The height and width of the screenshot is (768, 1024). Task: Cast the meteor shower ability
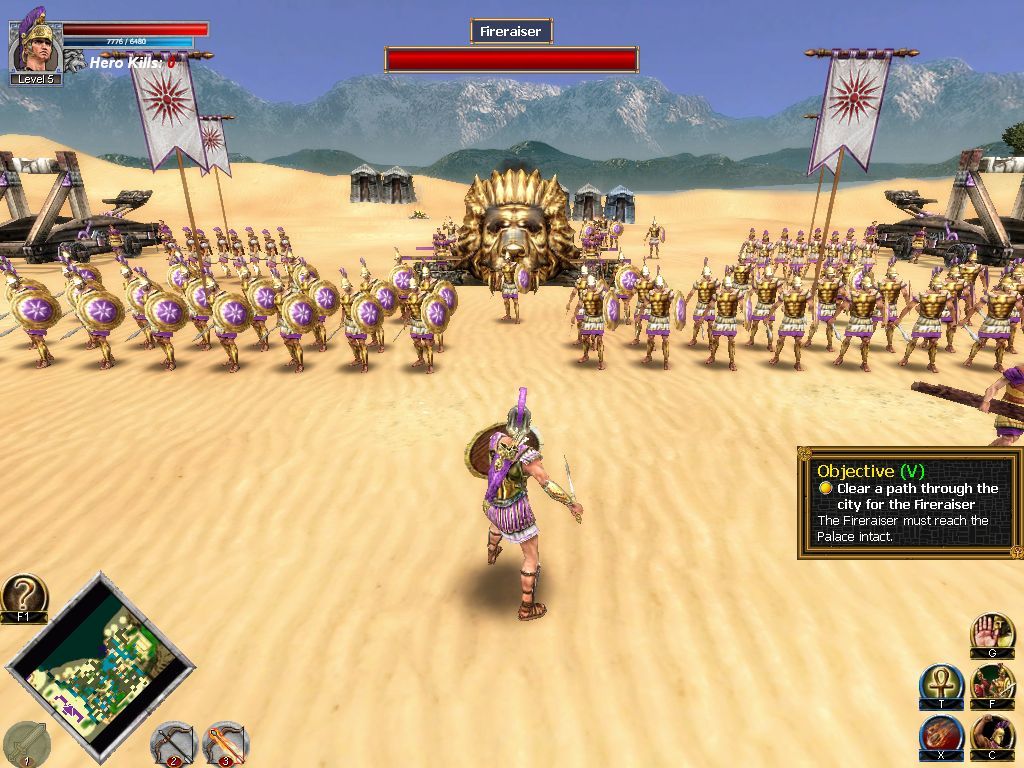pyautogui.click(x=941, y=735)
